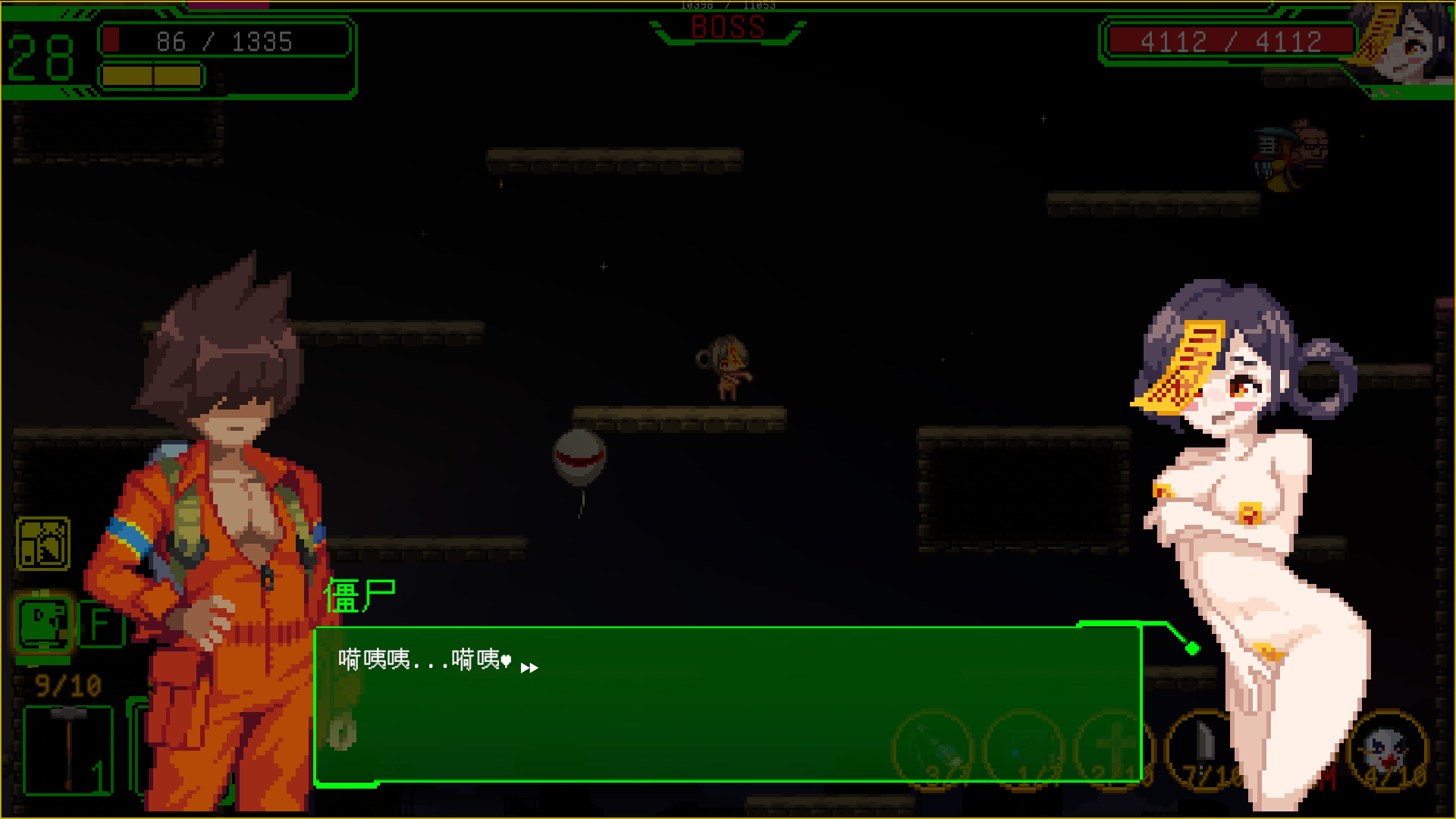Activate the green glowing skill icon
Image resolution: width=1456 pixels, height=819 pixels.
(44, 623)
